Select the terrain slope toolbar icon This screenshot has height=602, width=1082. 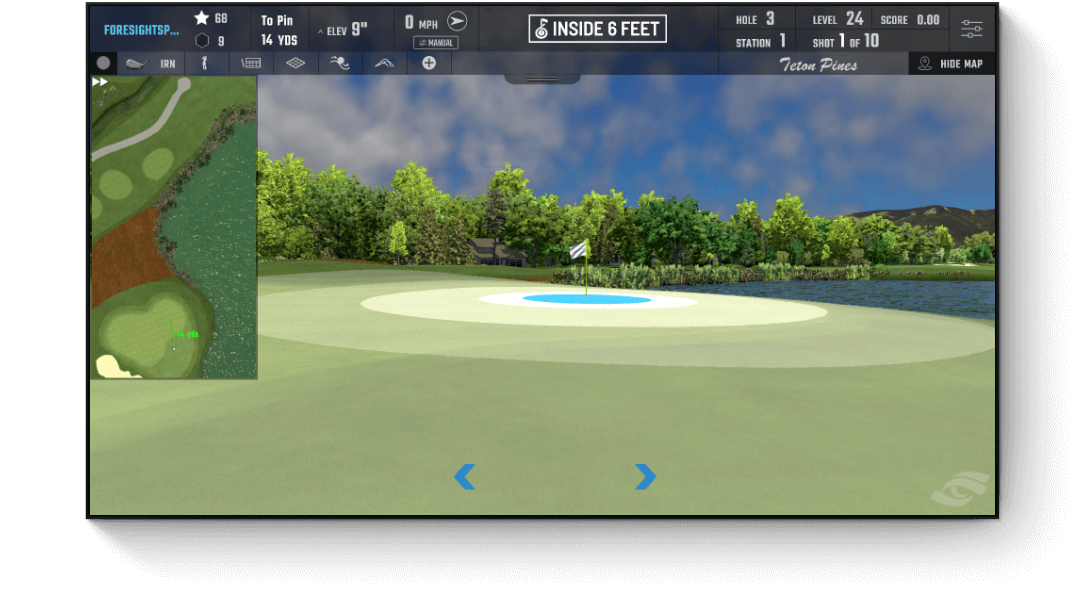click(x=384, y=63)
